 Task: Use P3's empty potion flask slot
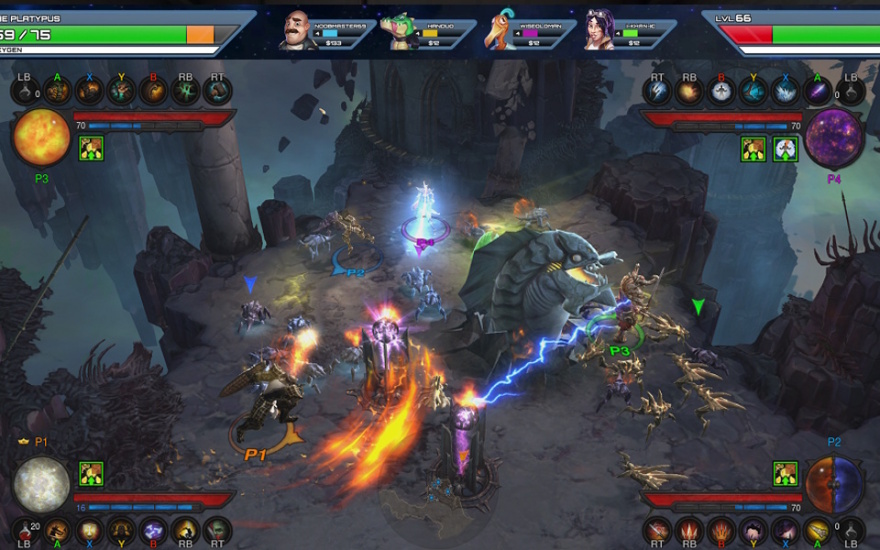click(x=26, y=91)
